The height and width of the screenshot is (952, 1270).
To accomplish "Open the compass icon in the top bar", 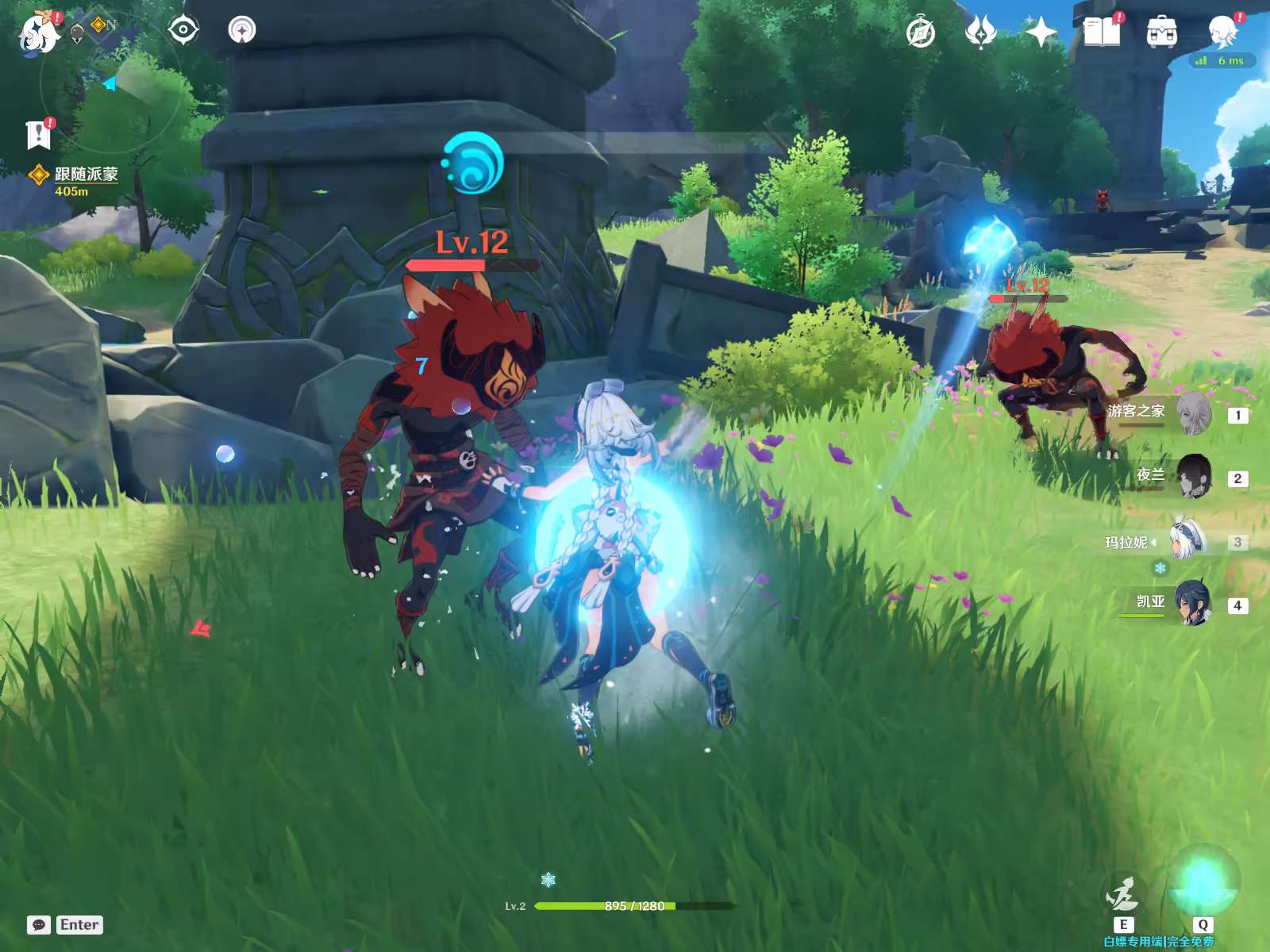I will pyautogui.click(x=921, y=33).
